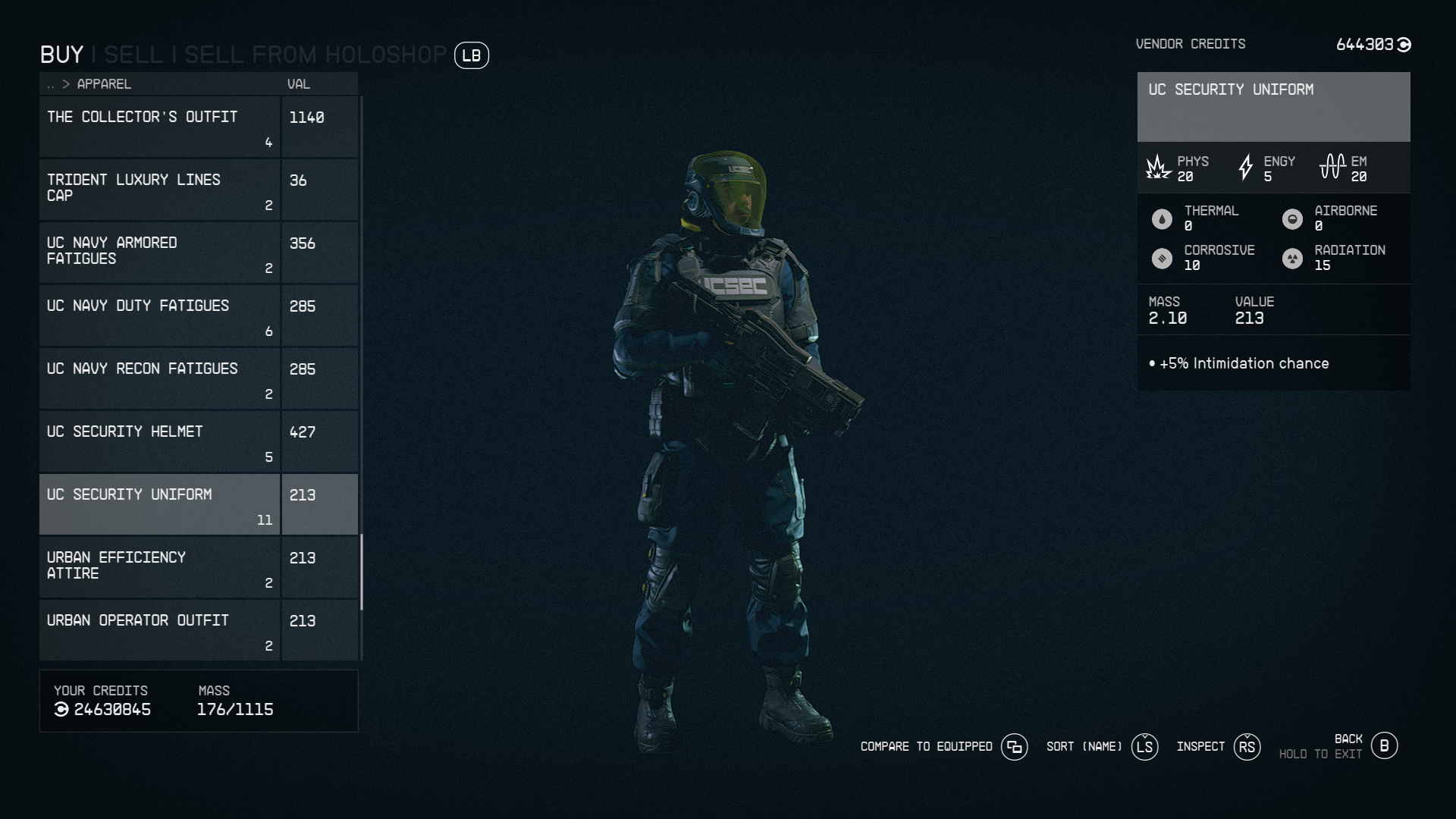Click the Back (B) button prompt
1456x819 pixels.
pos(1385,745)
